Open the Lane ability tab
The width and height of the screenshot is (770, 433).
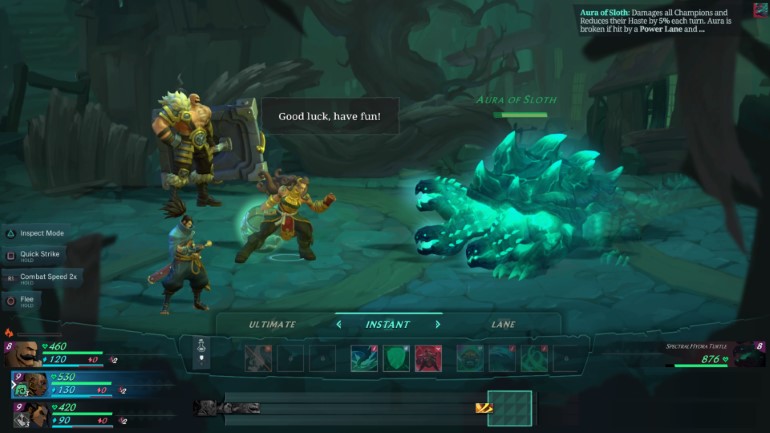click(x=503, y=324)
